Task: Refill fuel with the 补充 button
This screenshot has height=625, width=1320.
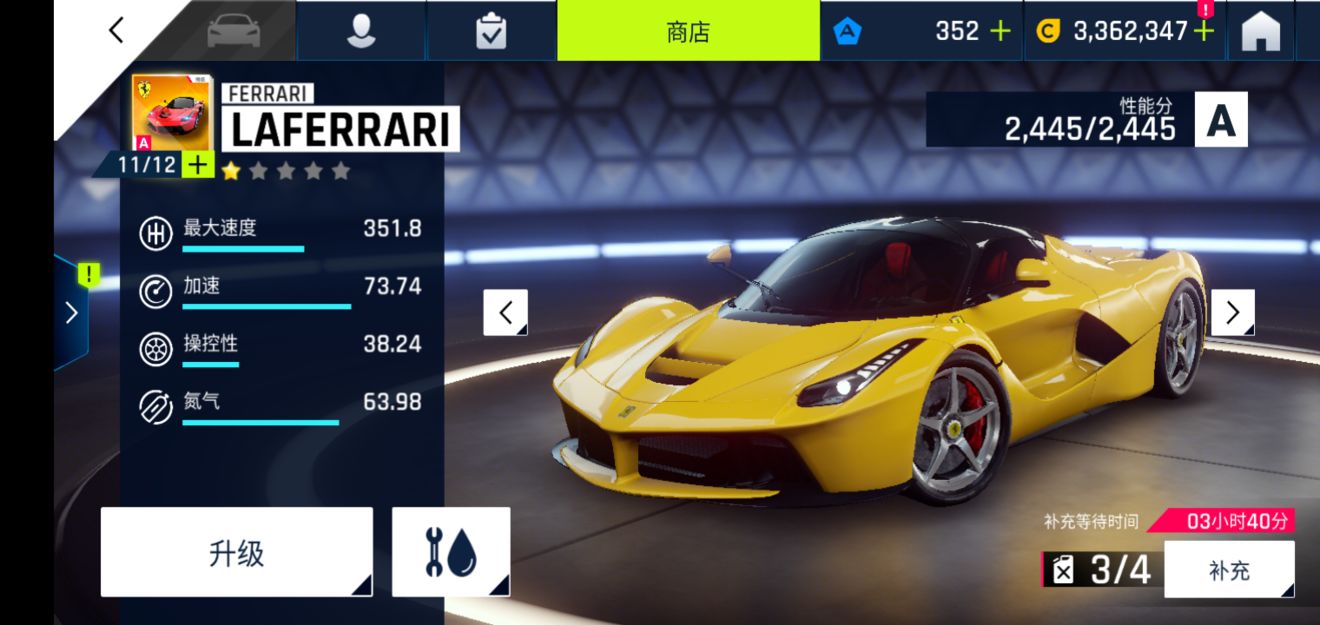Action: 1229,570
